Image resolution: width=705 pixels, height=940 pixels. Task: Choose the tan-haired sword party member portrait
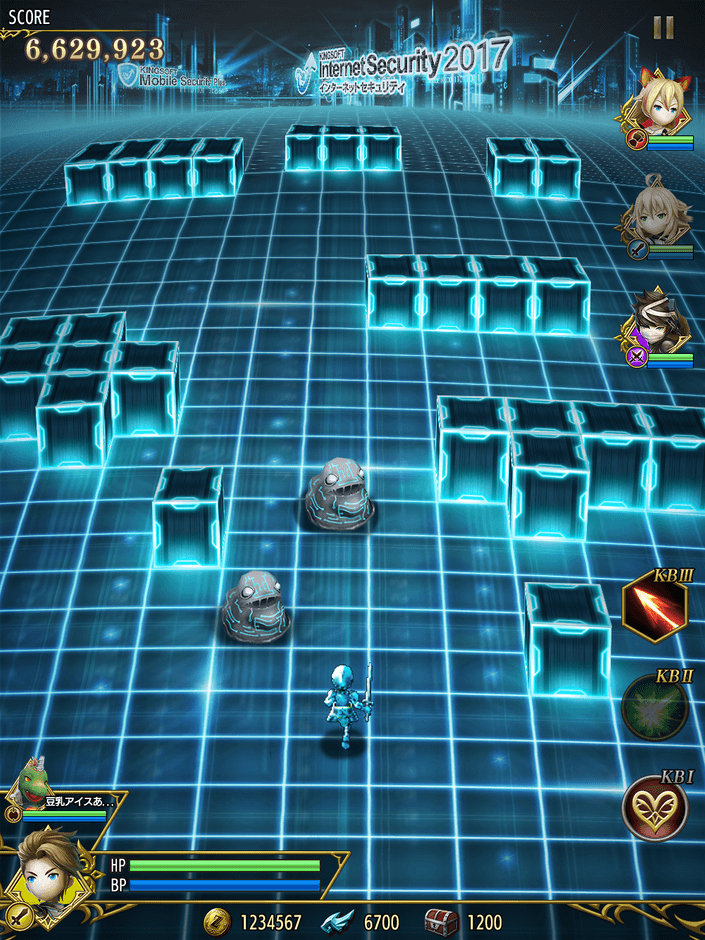point(661,217)
